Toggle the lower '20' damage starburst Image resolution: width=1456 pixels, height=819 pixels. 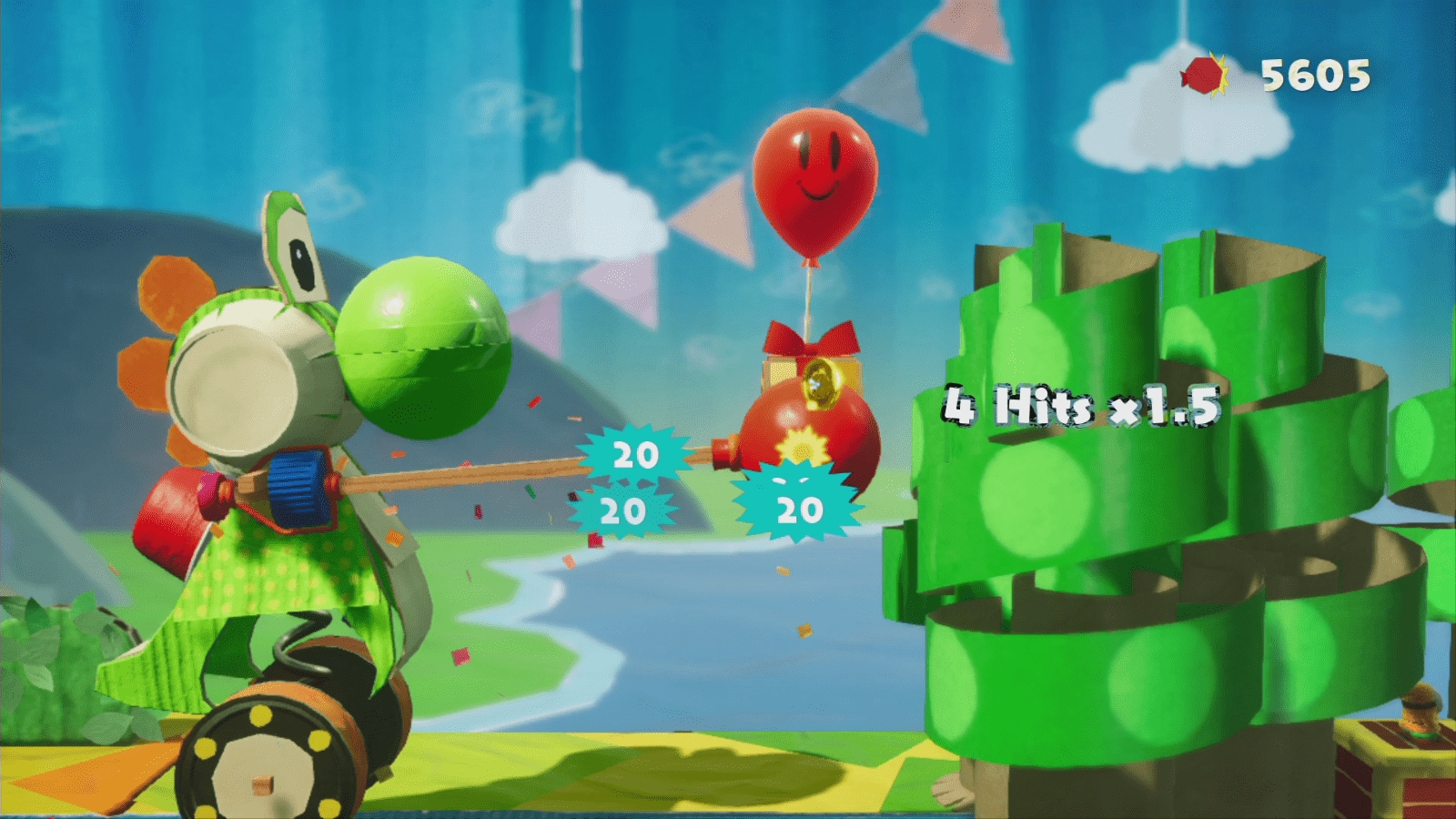(623, 512)
